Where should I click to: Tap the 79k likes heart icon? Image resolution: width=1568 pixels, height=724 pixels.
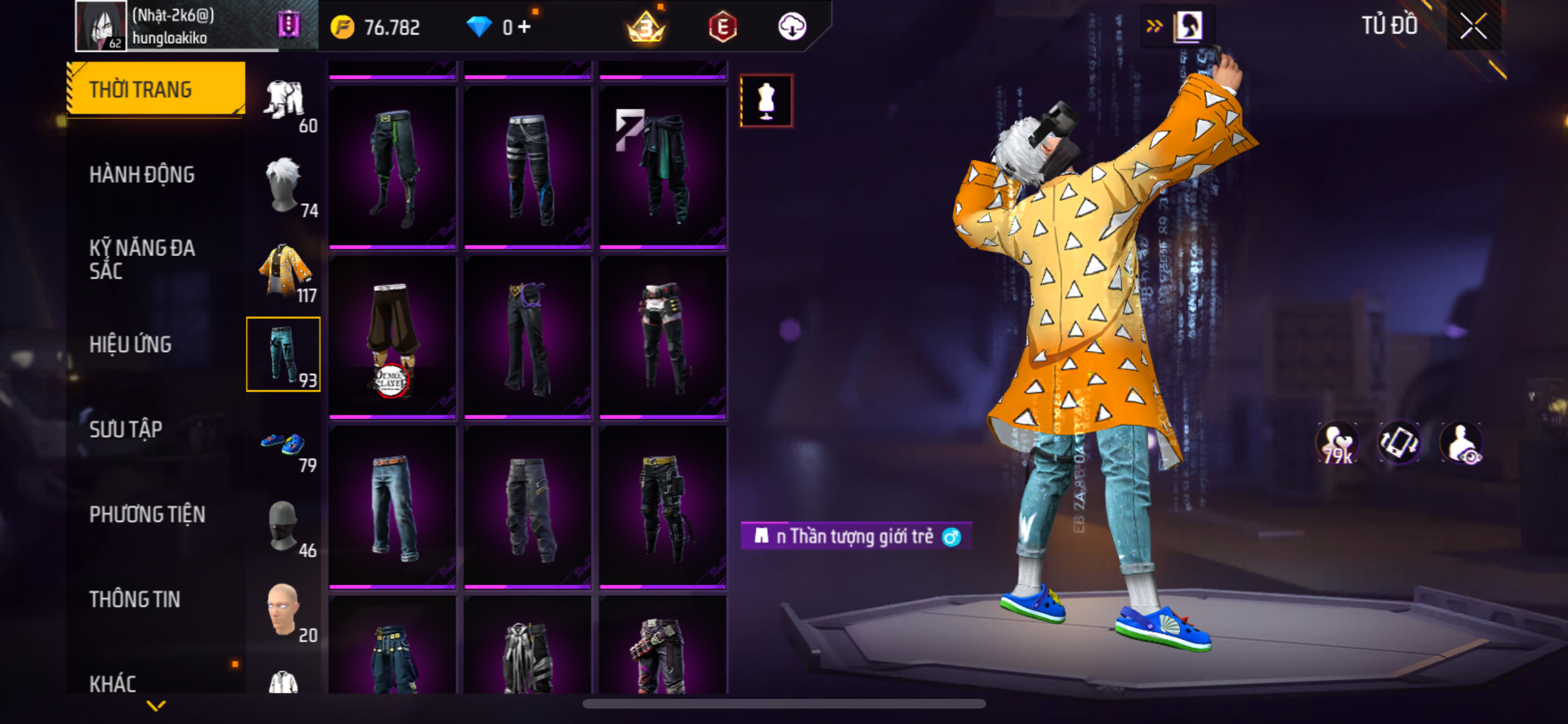click(x=1337, y=443)
